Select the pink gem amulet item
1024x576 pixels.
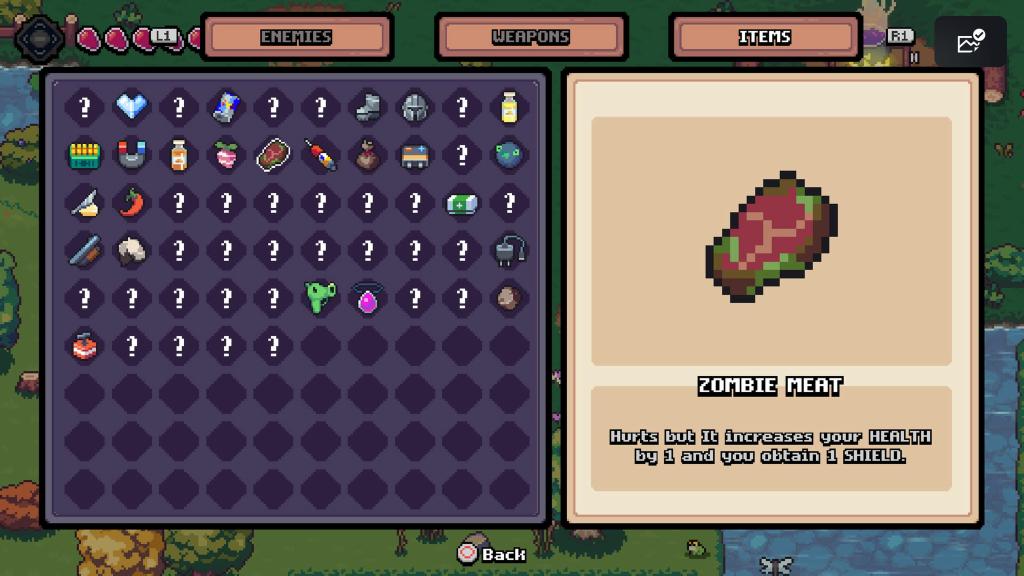[368, 297]
